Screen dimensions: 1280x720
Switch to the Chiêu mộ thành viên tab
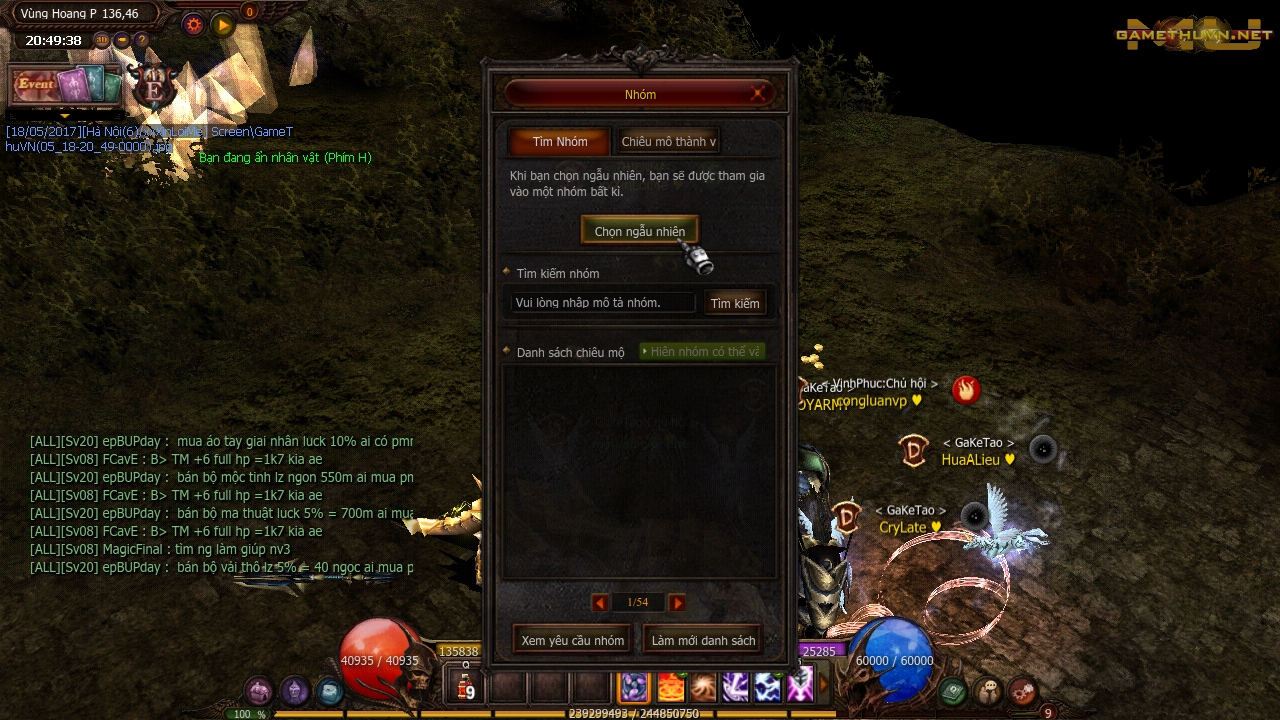pyautogui.click(x=668, y=141)
